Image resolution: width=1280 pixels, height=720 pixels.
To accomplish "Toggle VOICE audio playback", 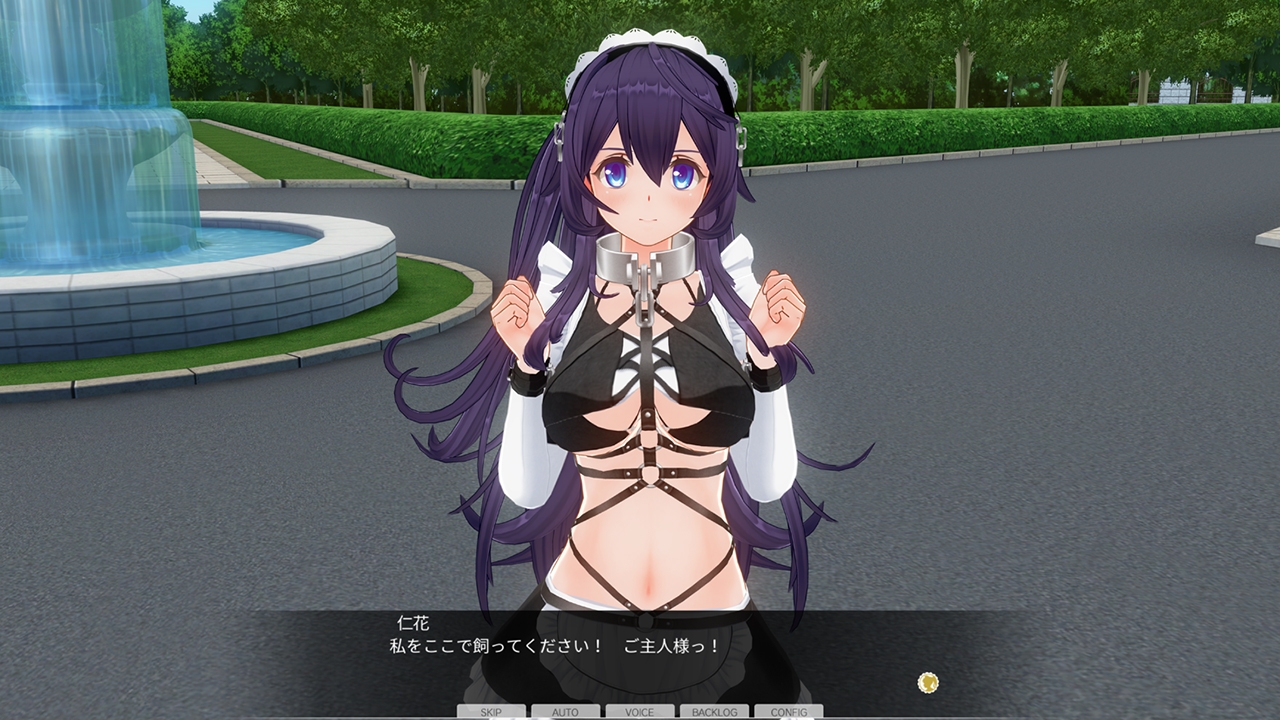I will coord(638,712).
